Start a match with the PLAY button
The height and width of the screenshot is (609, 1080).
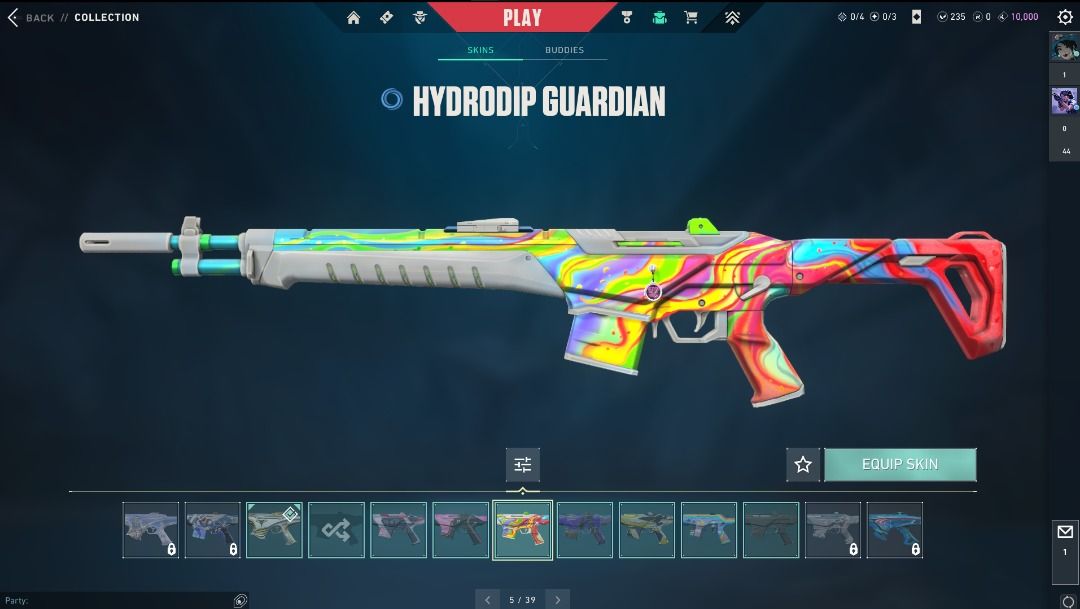(522, 17)
